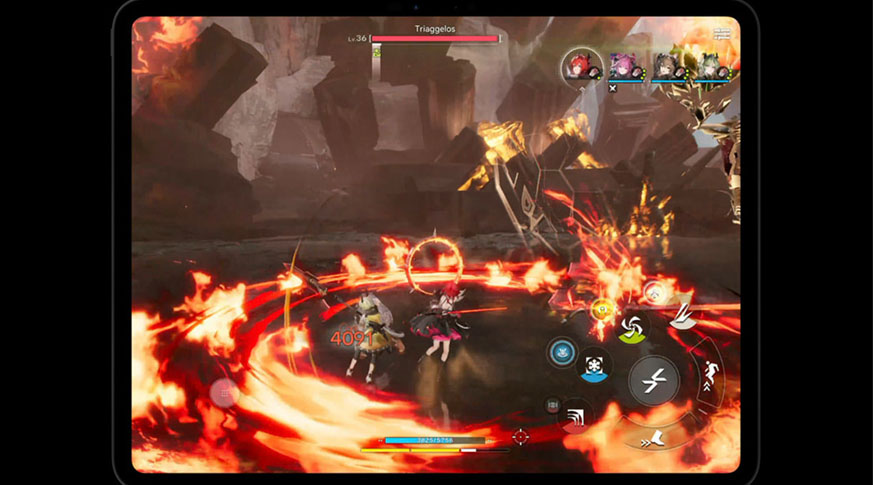Use the yellow glowing orb skill

click(x=603, y=310)
